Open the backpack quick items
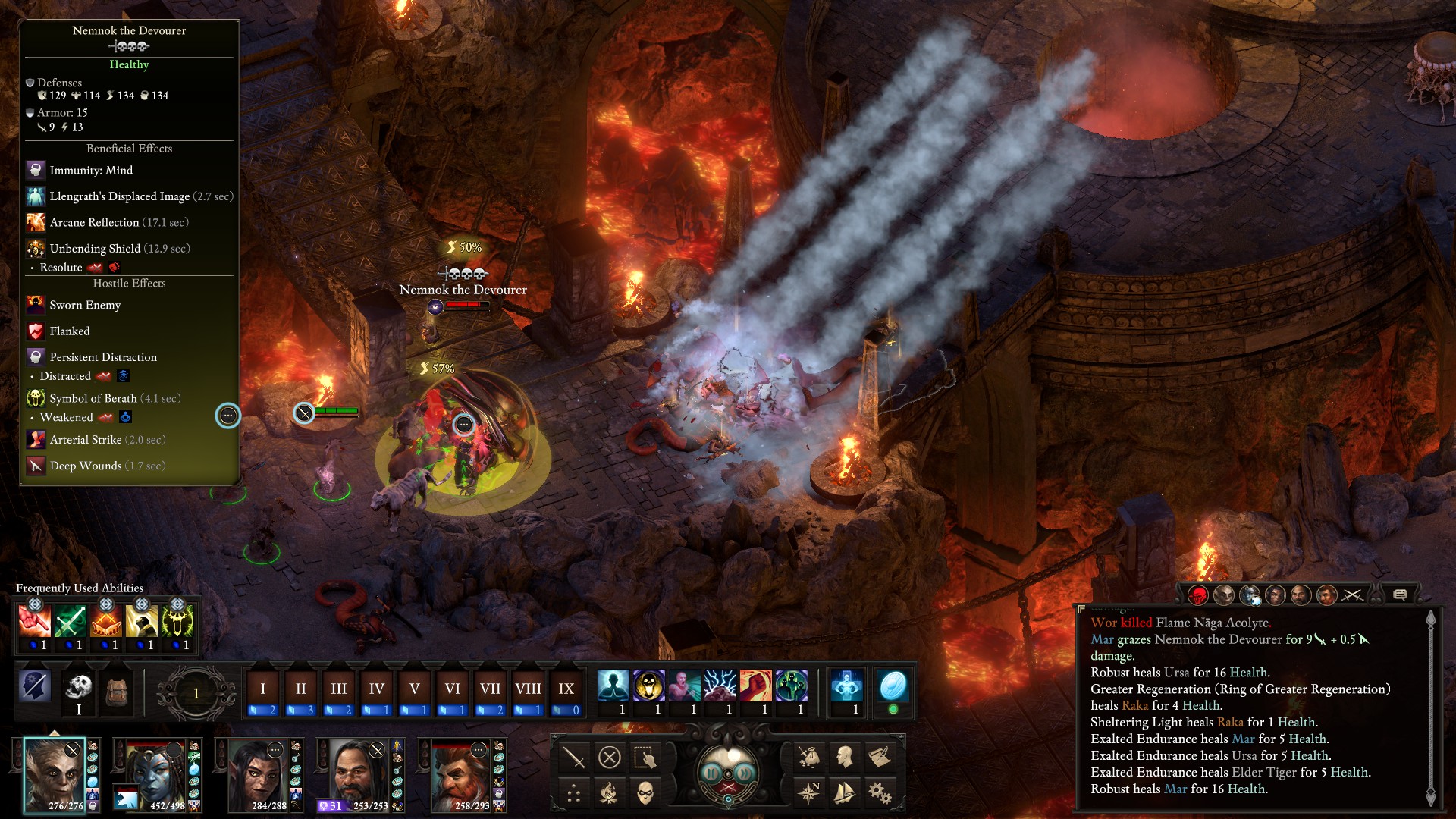This screenshot has width=1456, height=819. click(116, 689)
